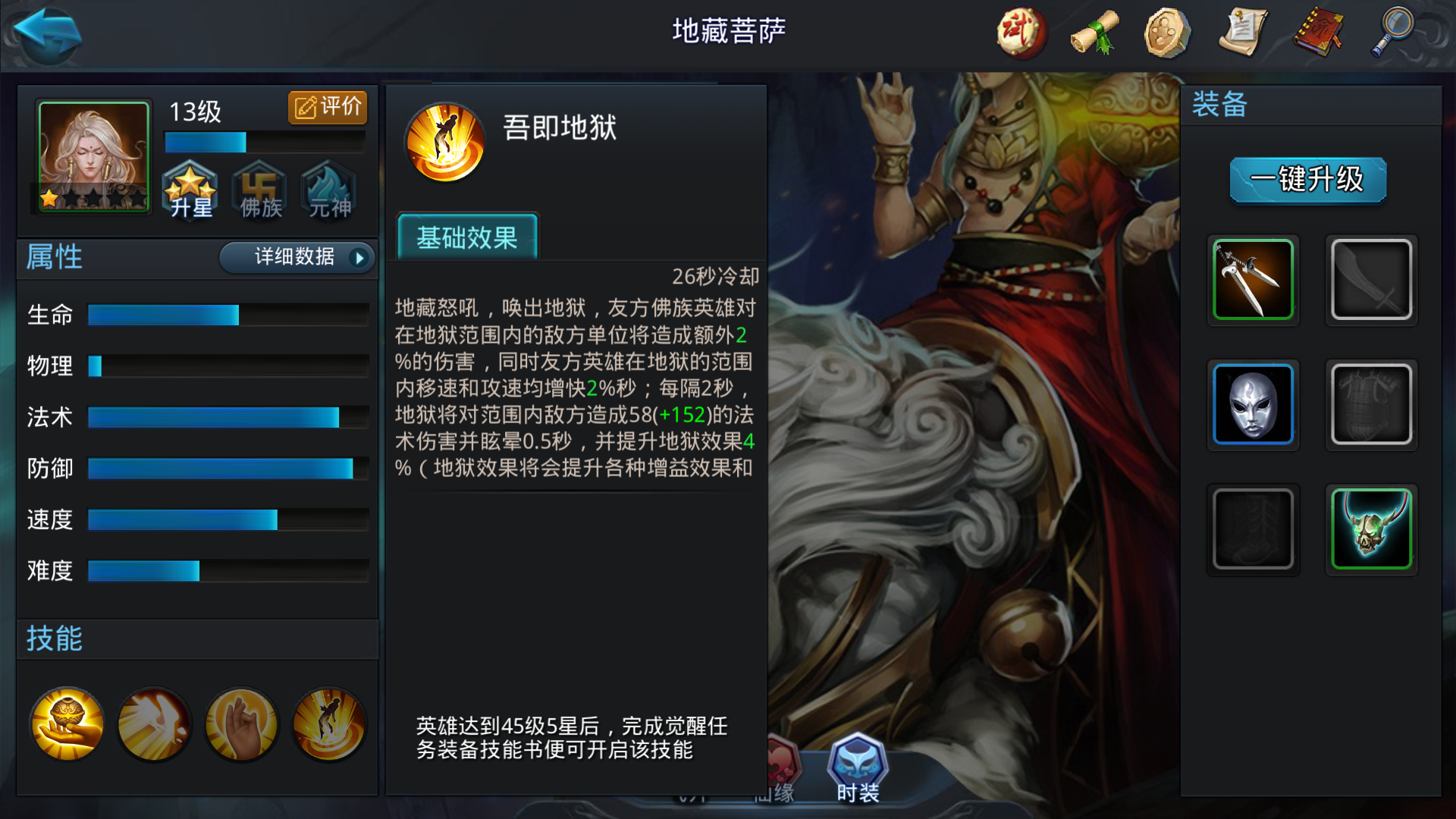This screenshot has height=819, width=1456.
Task: Click the level 13 experience progress bar
Action: pyautogui.click(x=264, y=141)
